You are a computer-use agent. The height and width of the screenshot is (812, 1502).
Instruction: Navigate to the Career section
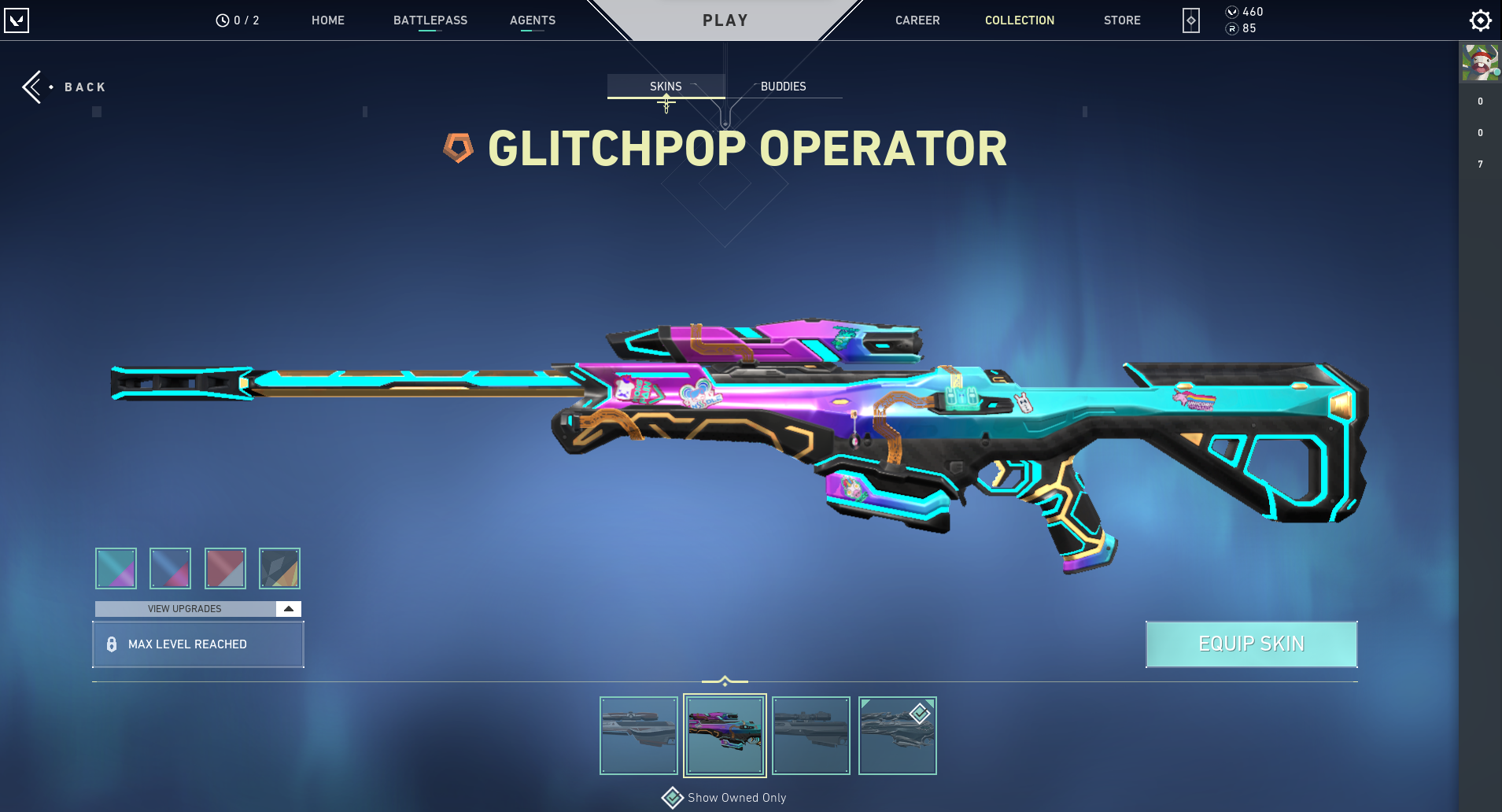(x=917, y=20)
